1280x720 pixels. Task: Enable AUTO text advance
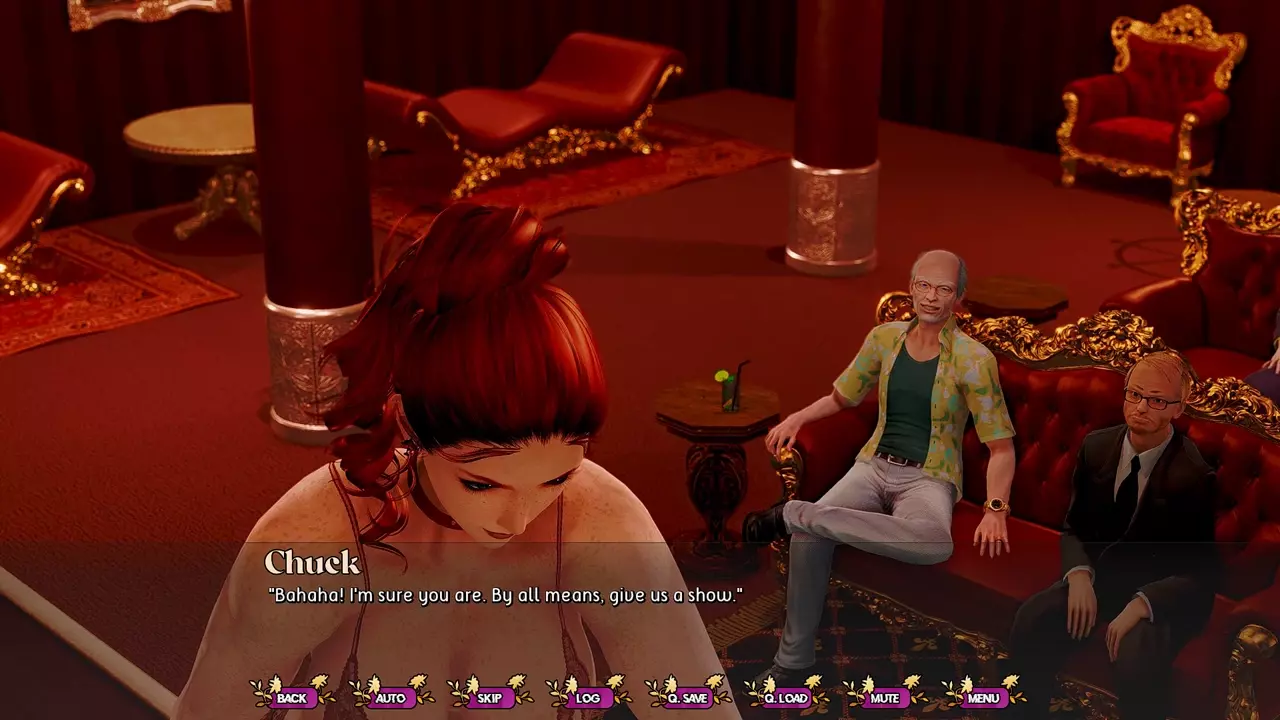(390, 697)
